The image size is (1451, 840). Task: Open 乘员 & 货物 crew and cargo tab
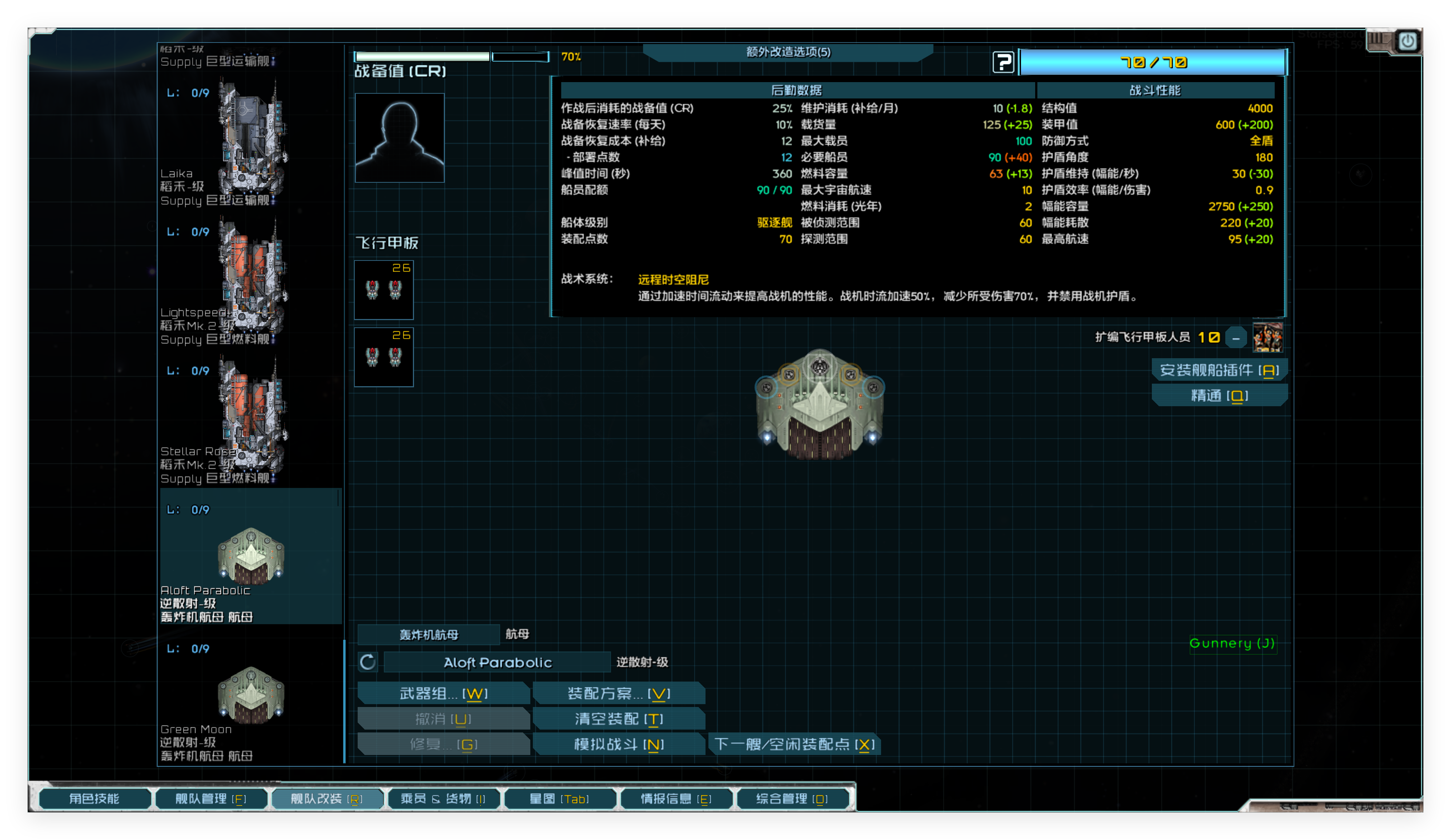pos(443,799)
